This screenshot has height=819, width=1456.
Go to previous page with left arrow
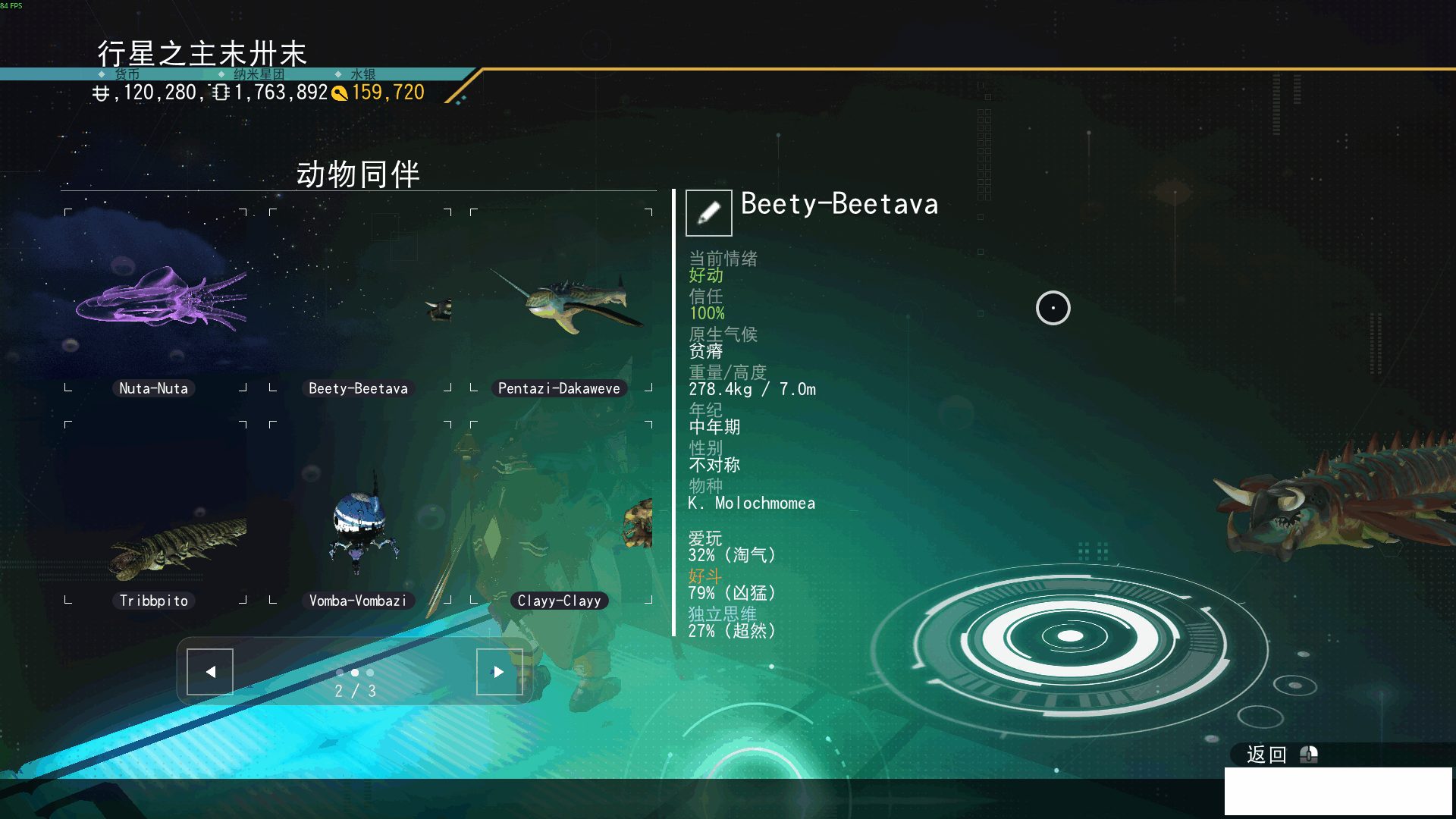(209, 671)
